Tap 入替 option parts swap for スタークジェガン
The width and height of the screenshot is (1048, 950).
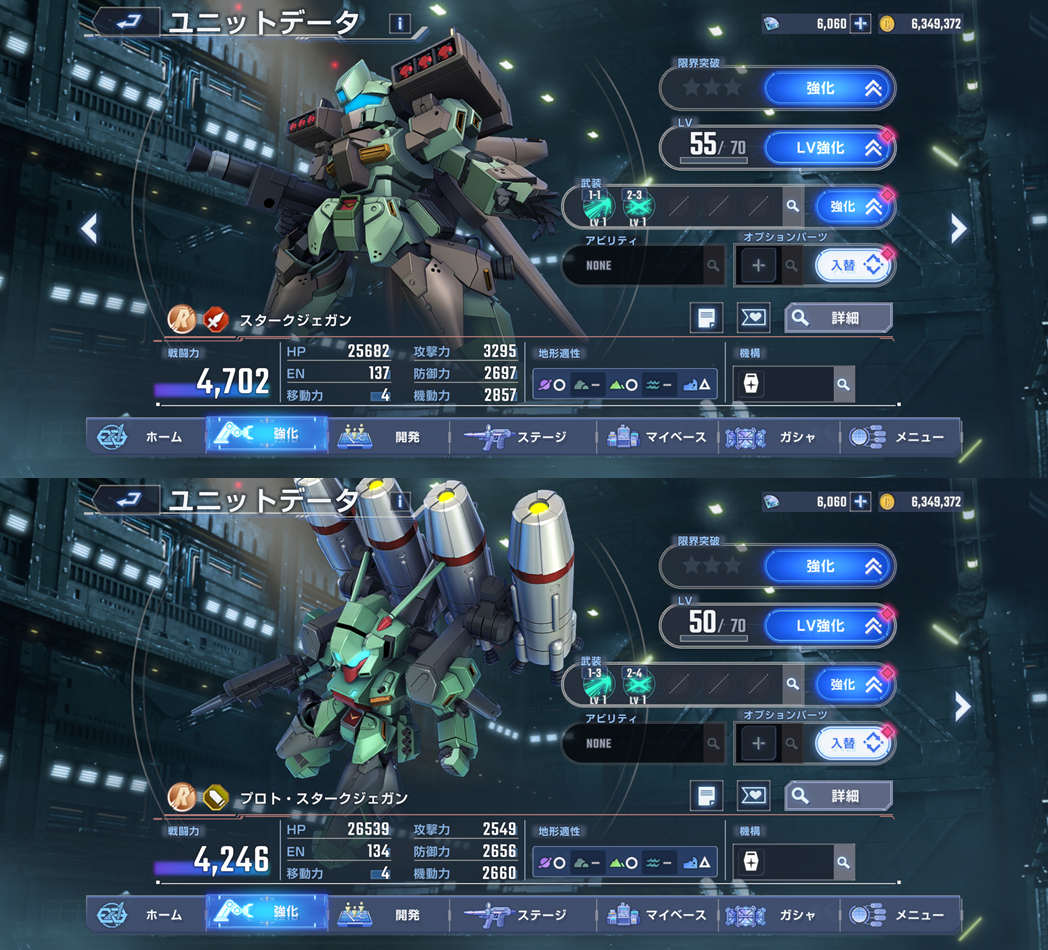point(852,266)
